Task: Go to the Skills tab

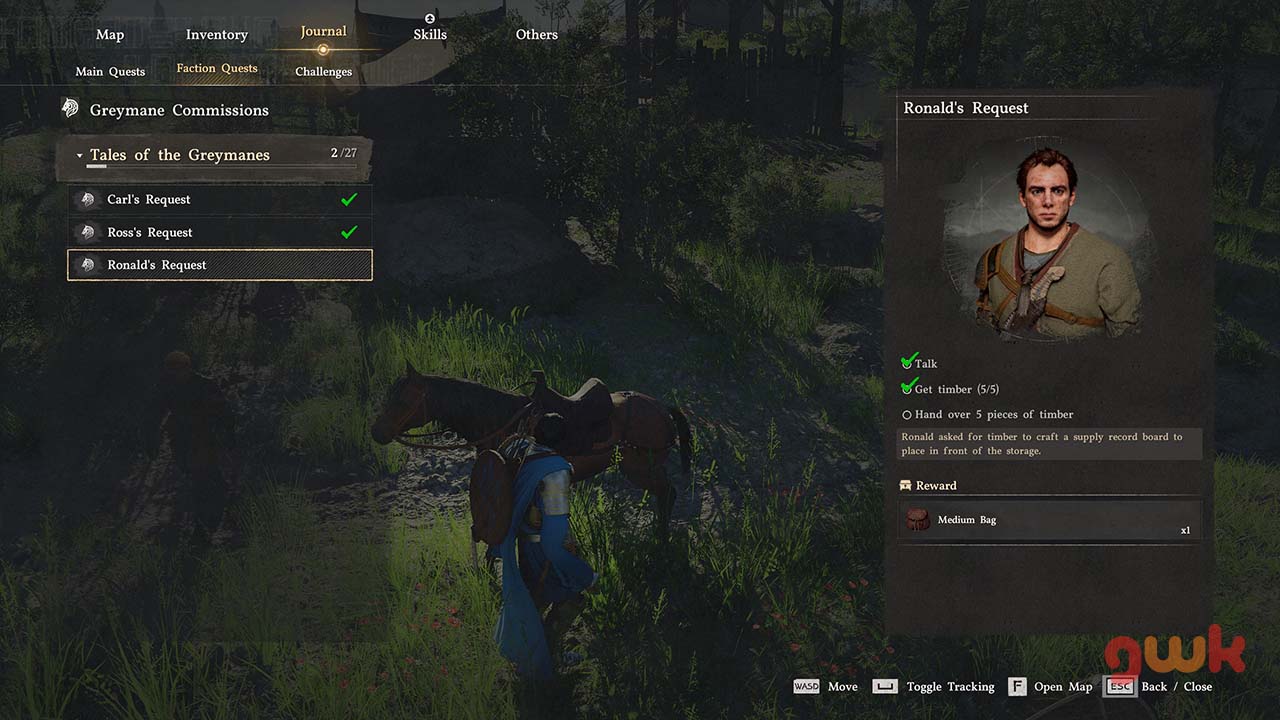Action: pos(429,34)
